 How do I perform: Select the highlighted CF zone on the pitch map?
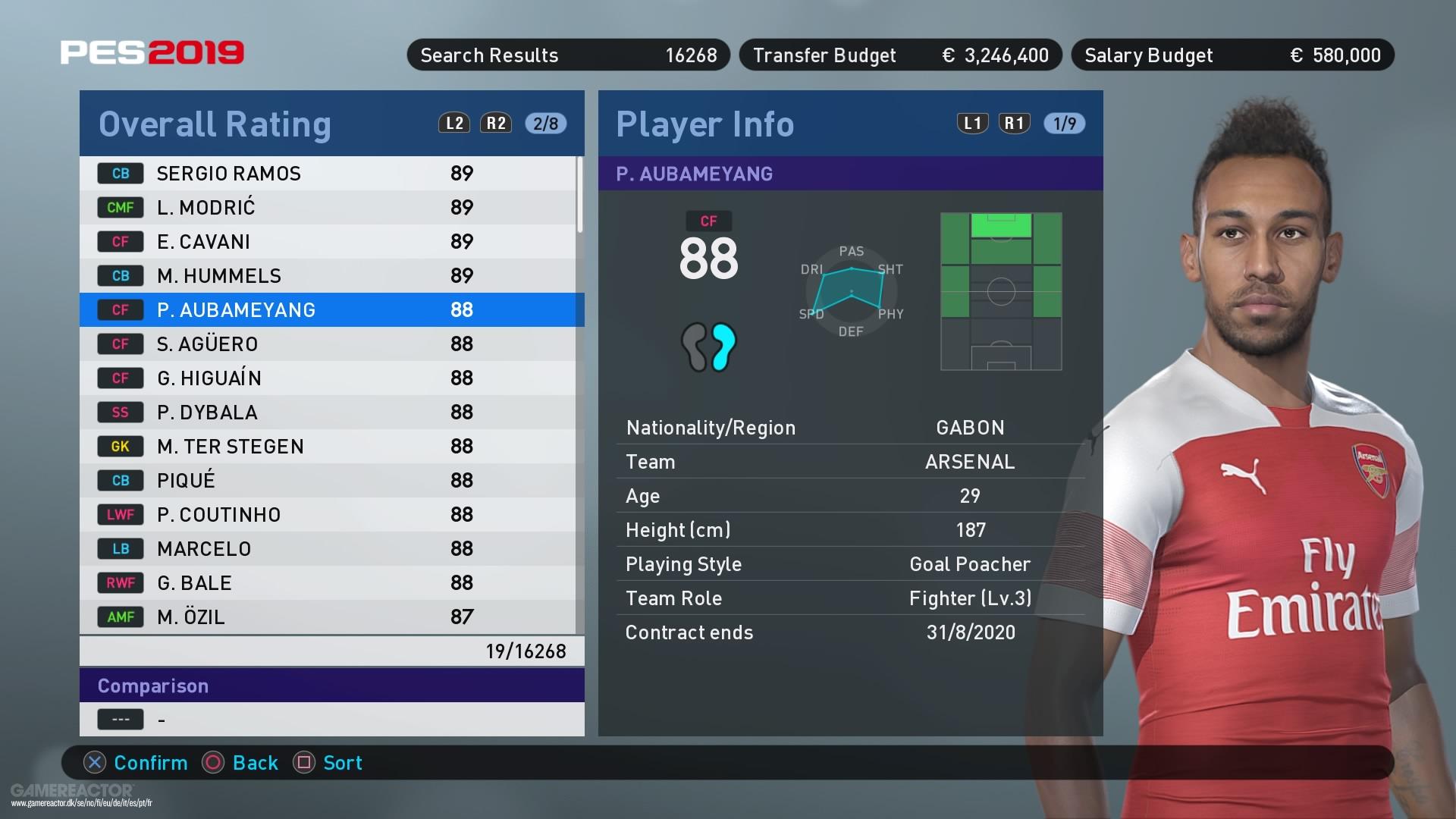pyautogui.click(x=1001, y=224)
